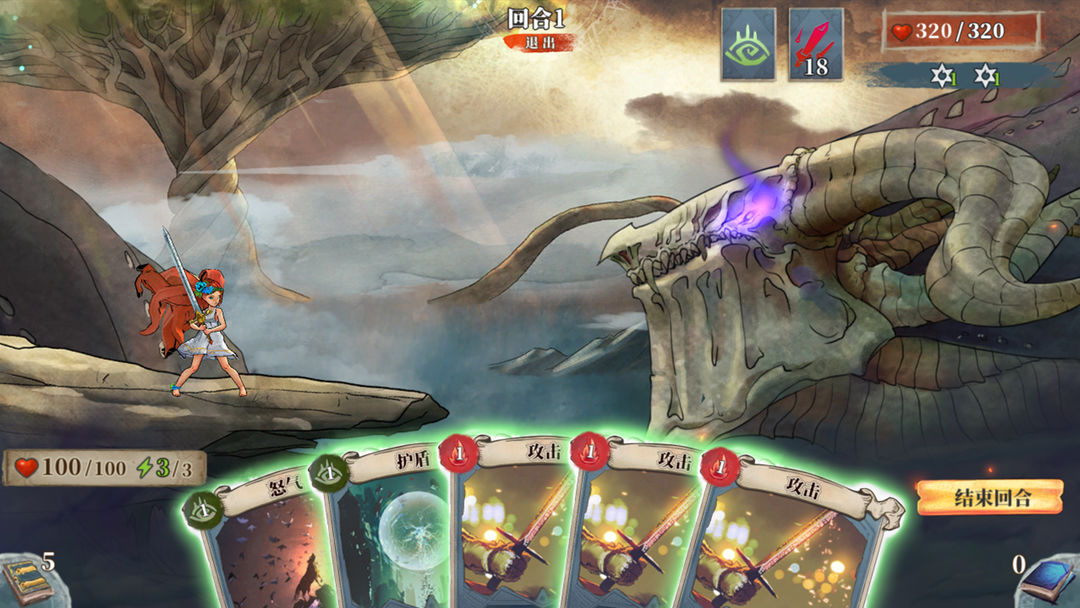Select the 怒气 card

[262, 540]
